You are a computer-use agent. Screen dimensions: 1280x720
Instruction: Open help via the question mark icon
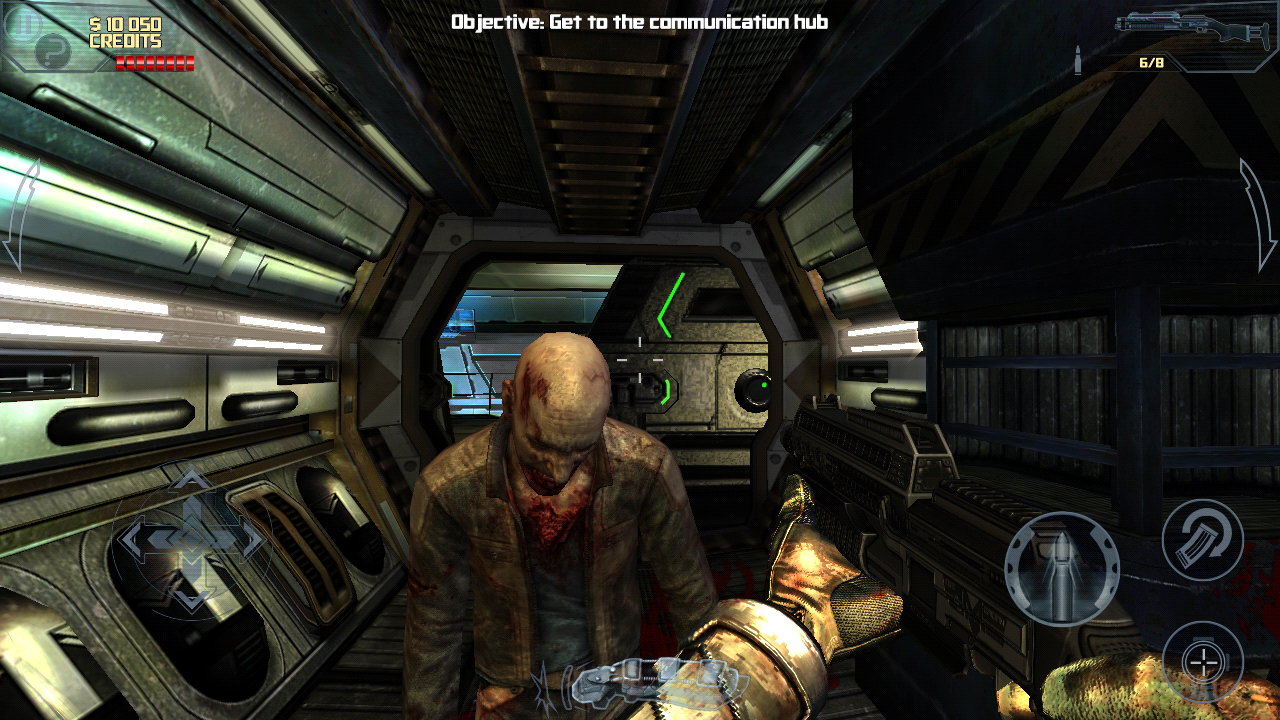click(x=53, y=50)
